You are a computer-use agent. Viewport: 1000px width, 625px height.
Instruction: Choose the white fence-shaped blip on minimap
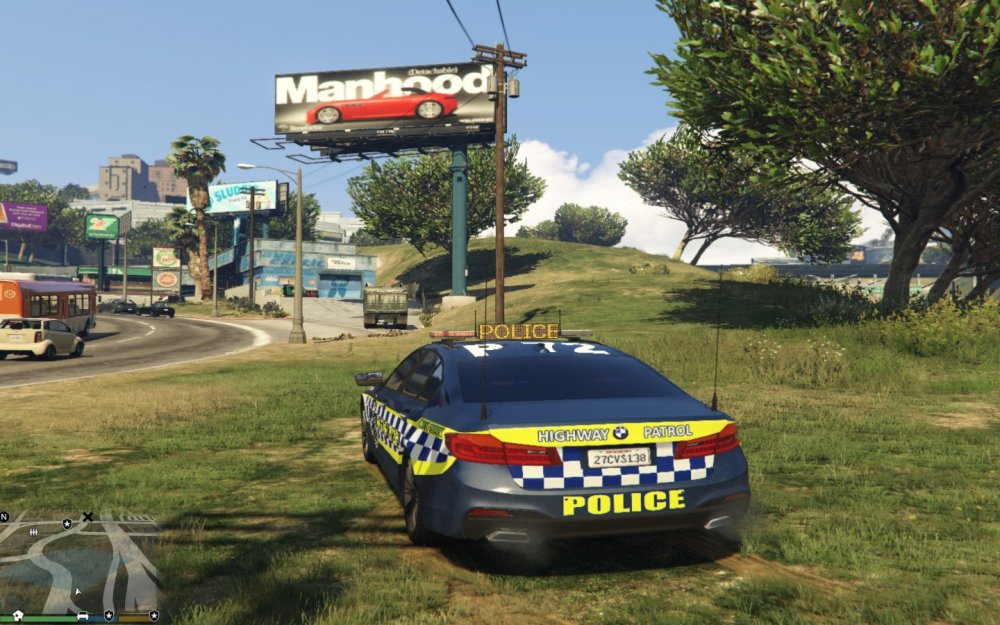[34, 532]
